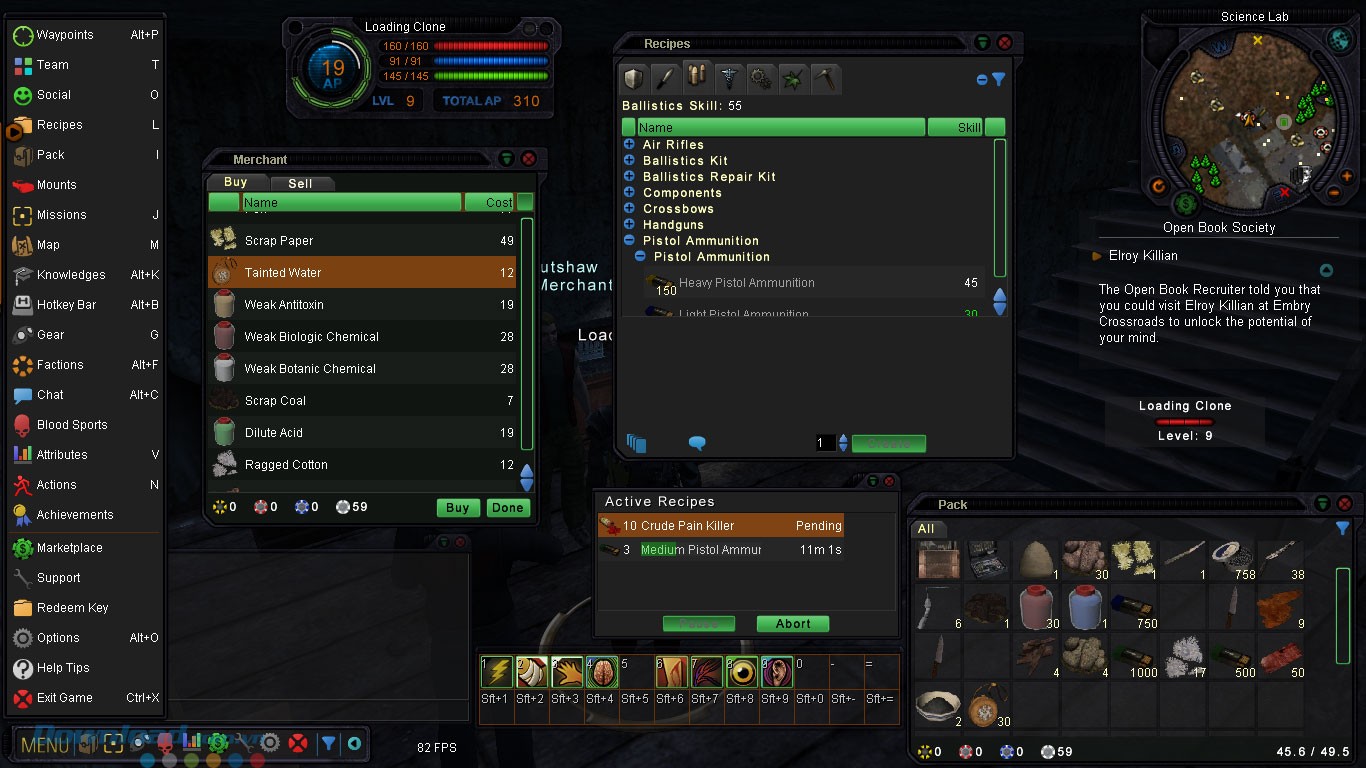Expand the Crossbows recipe category
This screenshot has height=768, width=1366.
coord(629,209)
